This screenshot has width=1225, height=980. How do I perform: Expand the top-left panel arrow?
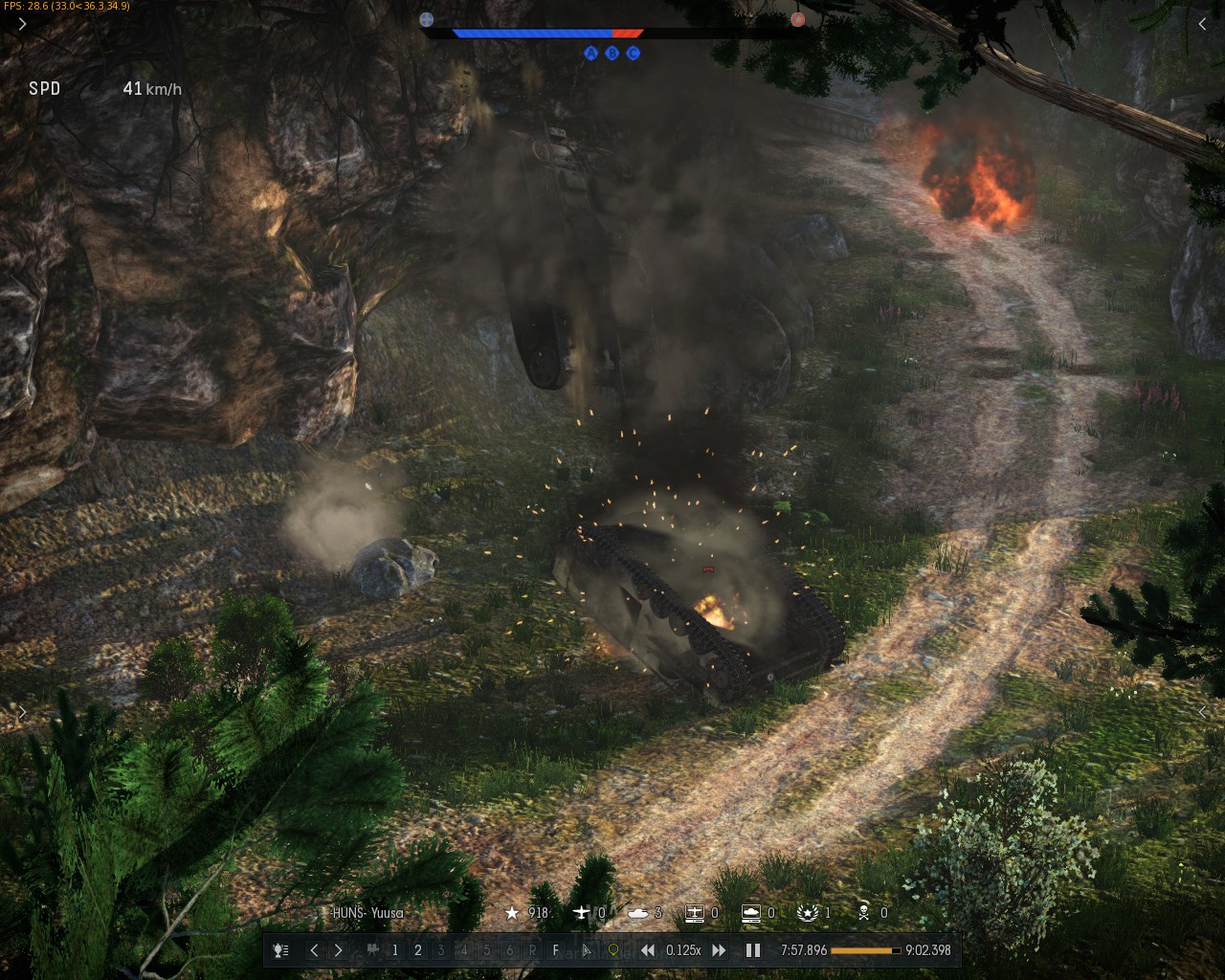coord(22,24)
